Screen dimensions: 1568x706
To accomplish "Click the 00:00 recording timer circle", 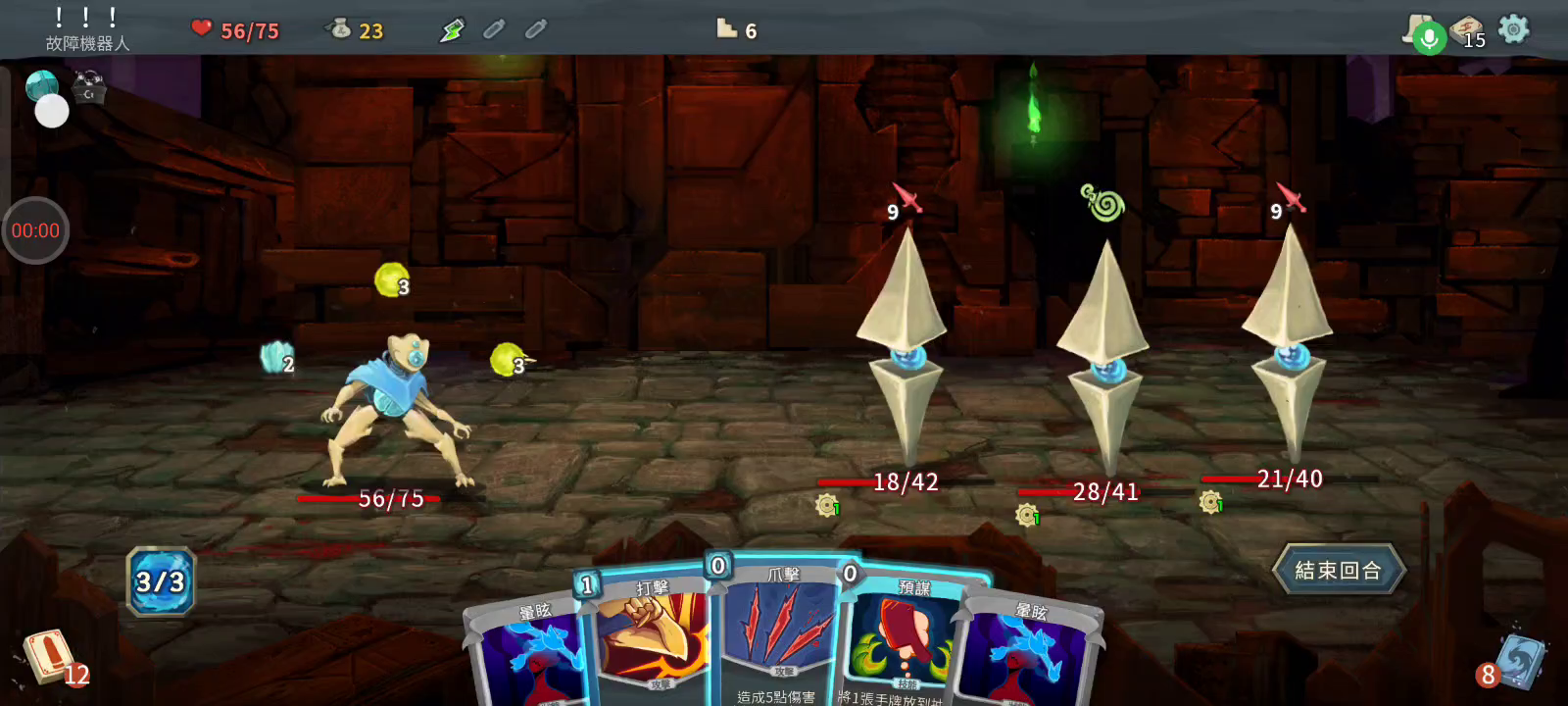I will coord(35,230).
